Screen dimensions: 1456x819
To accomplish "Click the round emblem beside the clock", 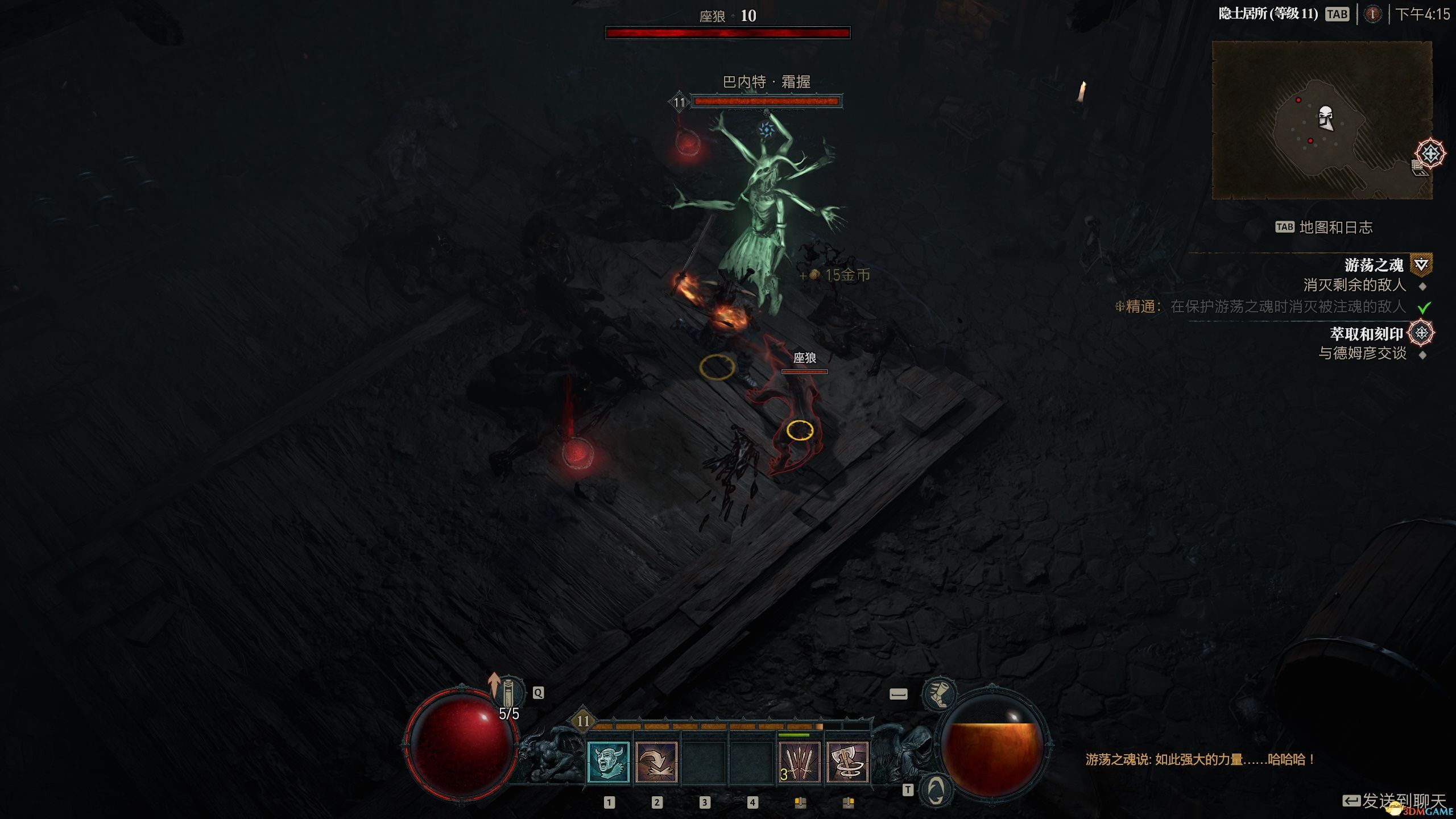I will tap(1372, 14).
